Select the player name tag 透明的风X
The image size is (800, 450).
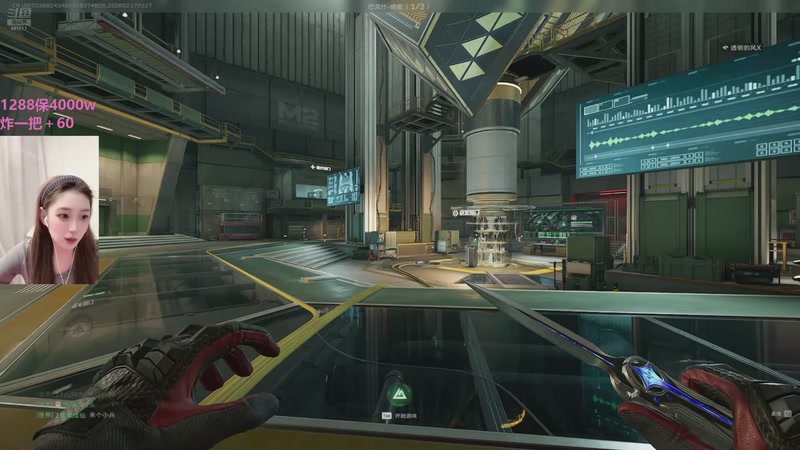tap(741, 47)
